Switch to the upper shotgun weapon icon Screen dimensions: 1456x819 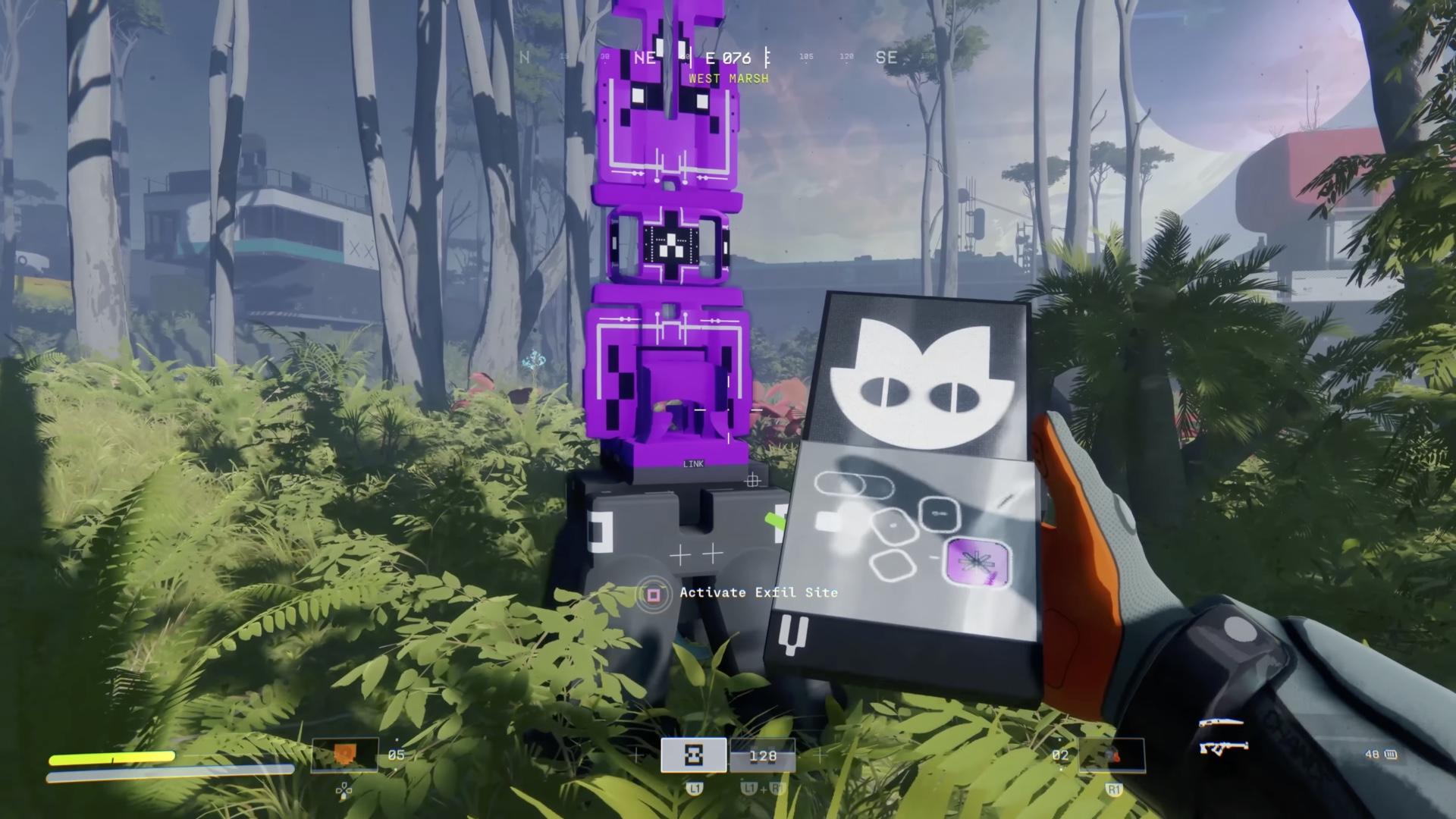1221,723
